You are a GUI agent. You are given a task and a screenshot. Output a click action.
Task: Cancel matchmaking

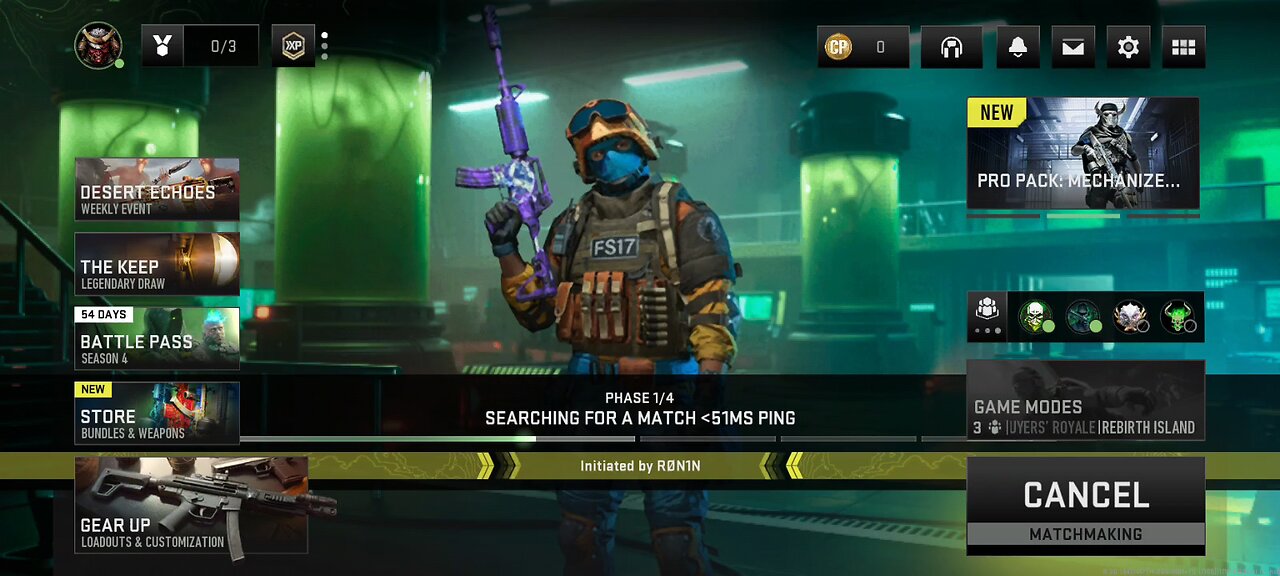(1085, 505)
